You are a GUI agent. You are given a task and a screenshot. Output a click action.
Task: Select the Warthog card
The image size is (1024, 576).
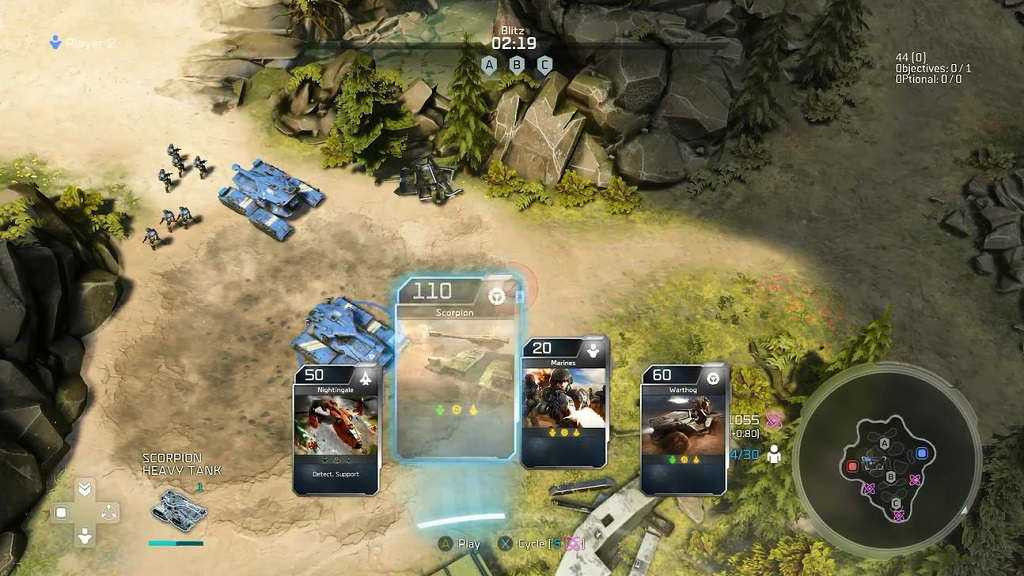(684, 430)
